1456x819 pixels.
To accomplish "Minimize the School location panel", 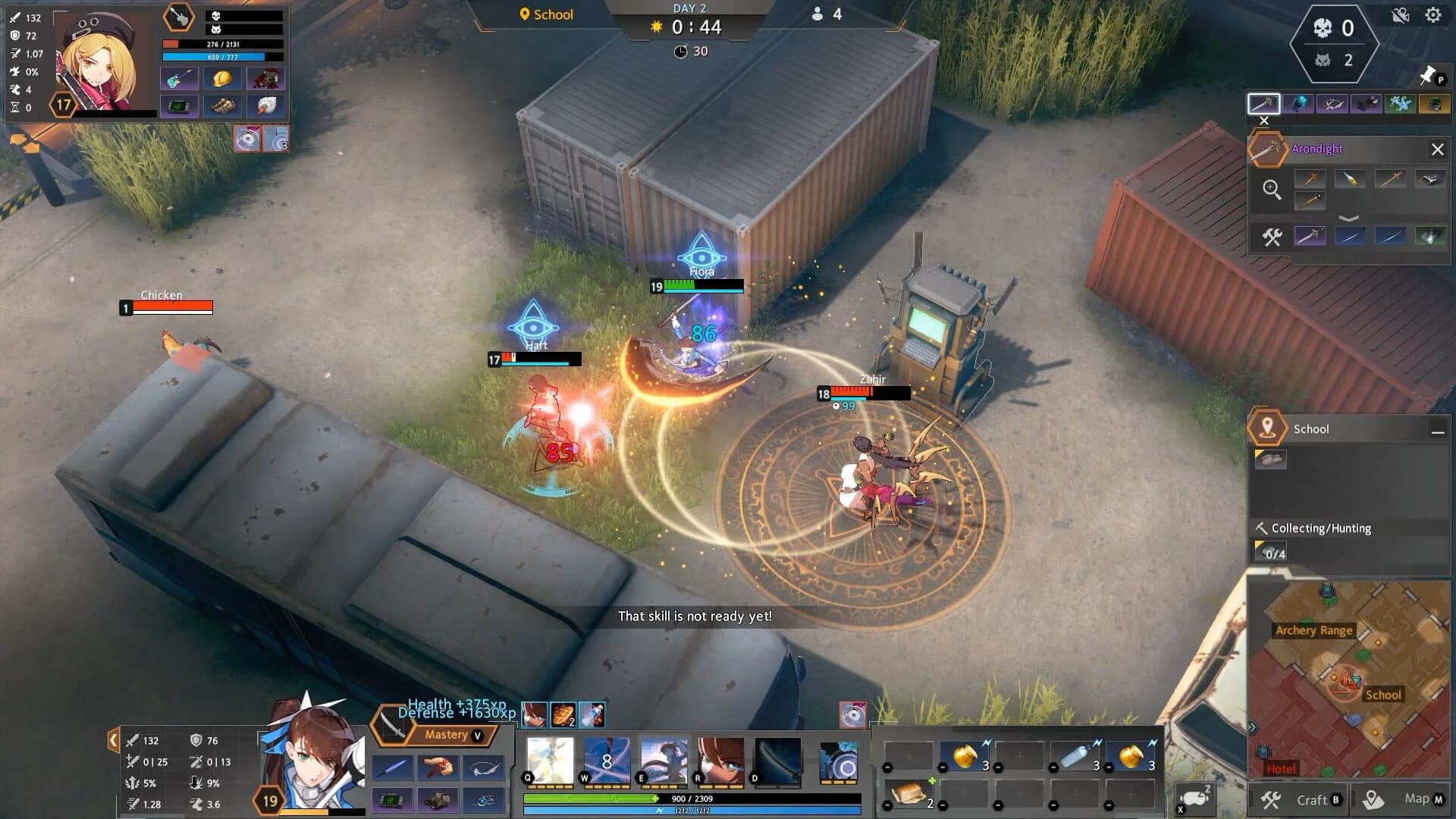I will (x=1439, y=431).
